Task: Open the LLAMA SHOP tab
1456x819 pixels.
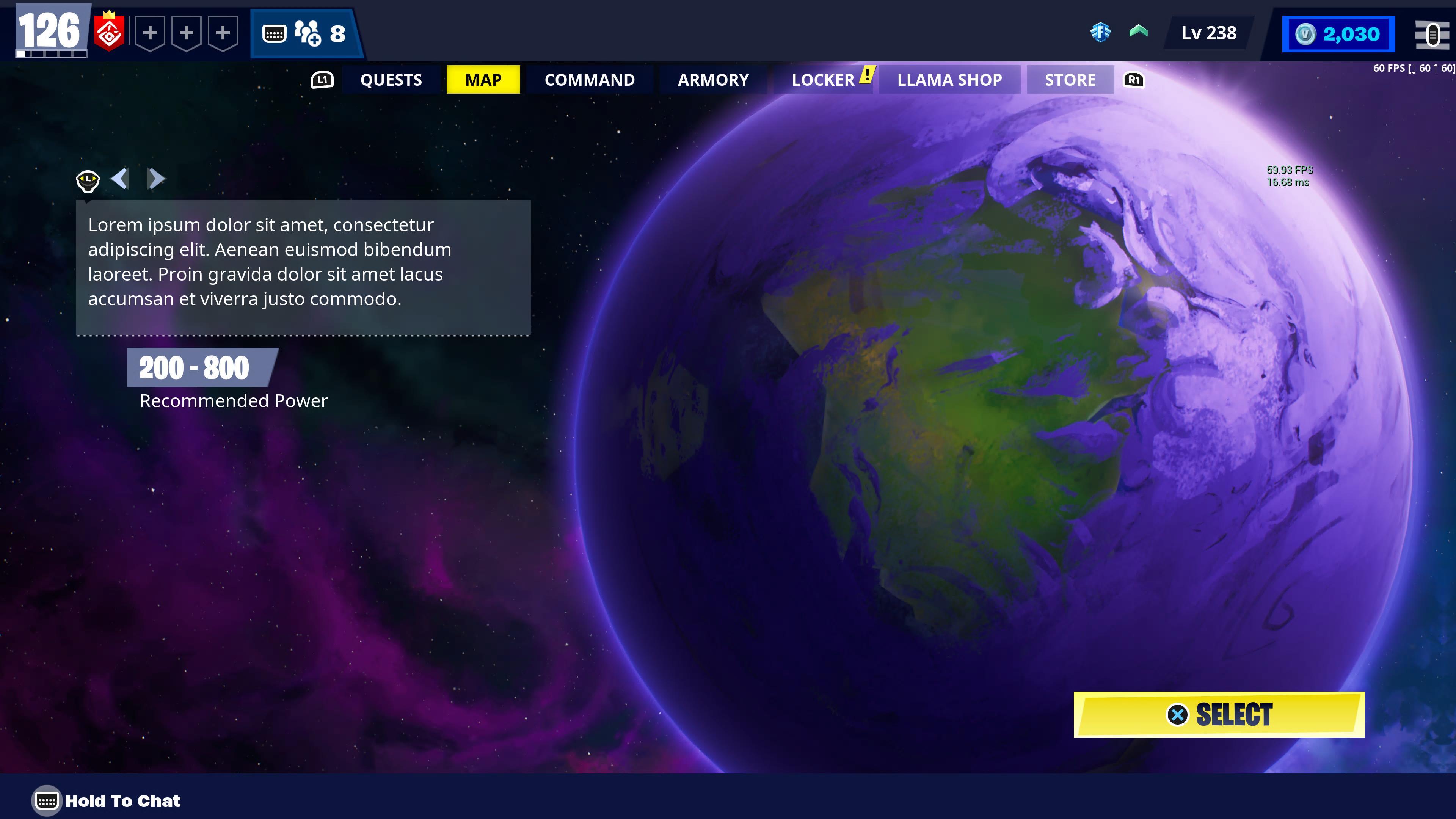Action: [x=949, y=80]
